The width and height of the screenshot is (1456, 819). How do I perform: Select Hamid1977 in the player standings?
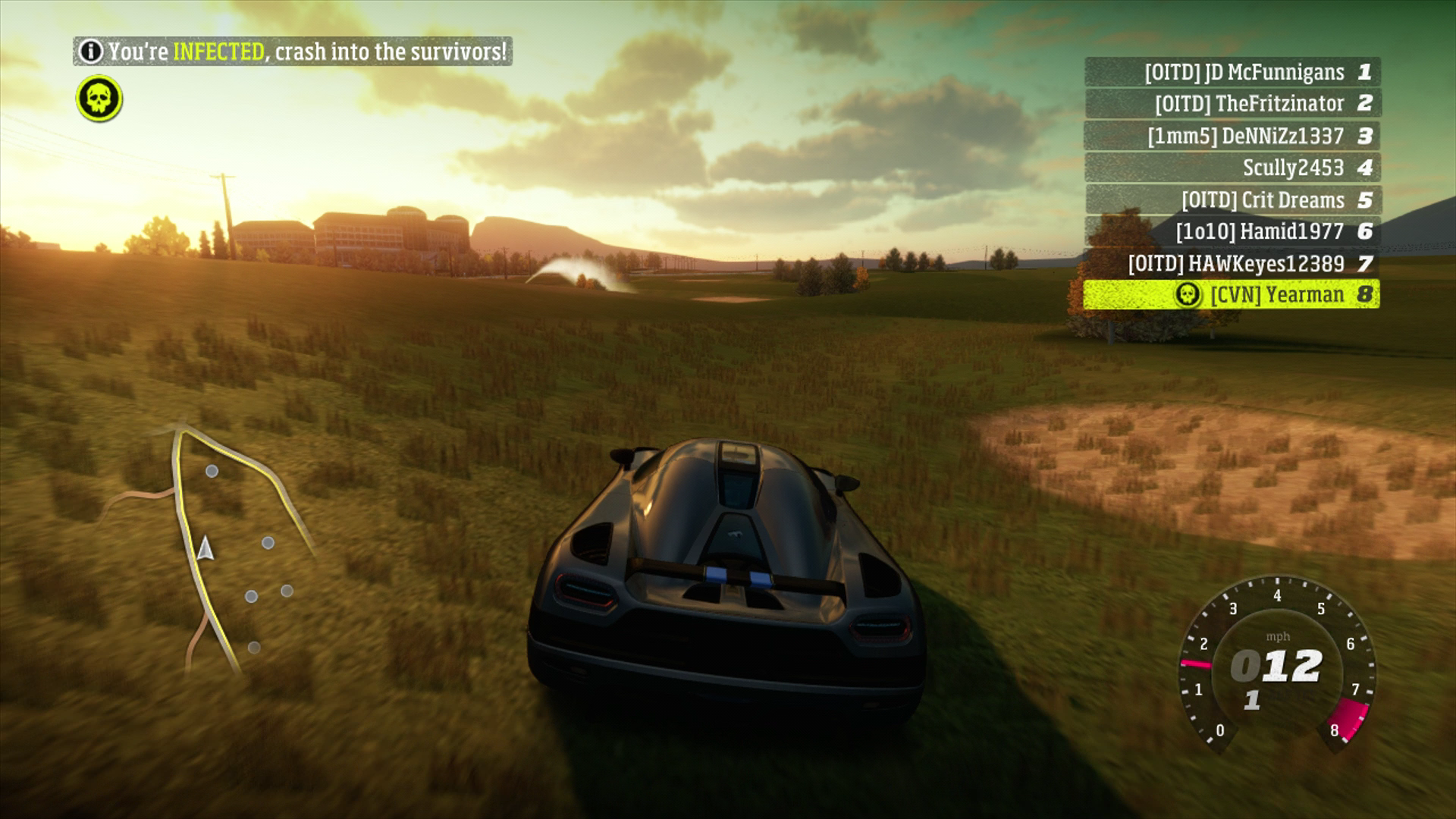tap(1232, 231)
